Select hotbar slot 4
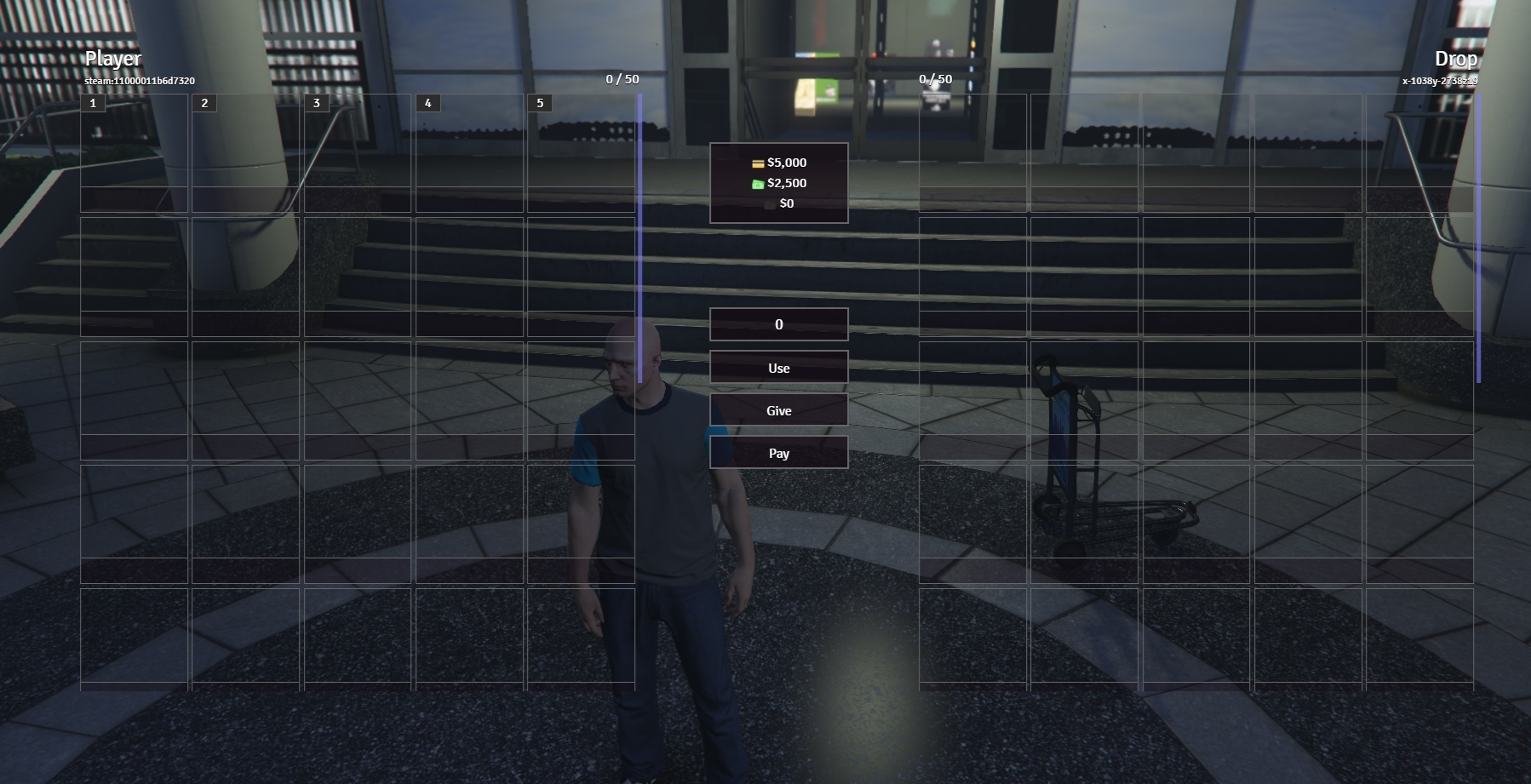1531x784 pixels. point(427,102)
